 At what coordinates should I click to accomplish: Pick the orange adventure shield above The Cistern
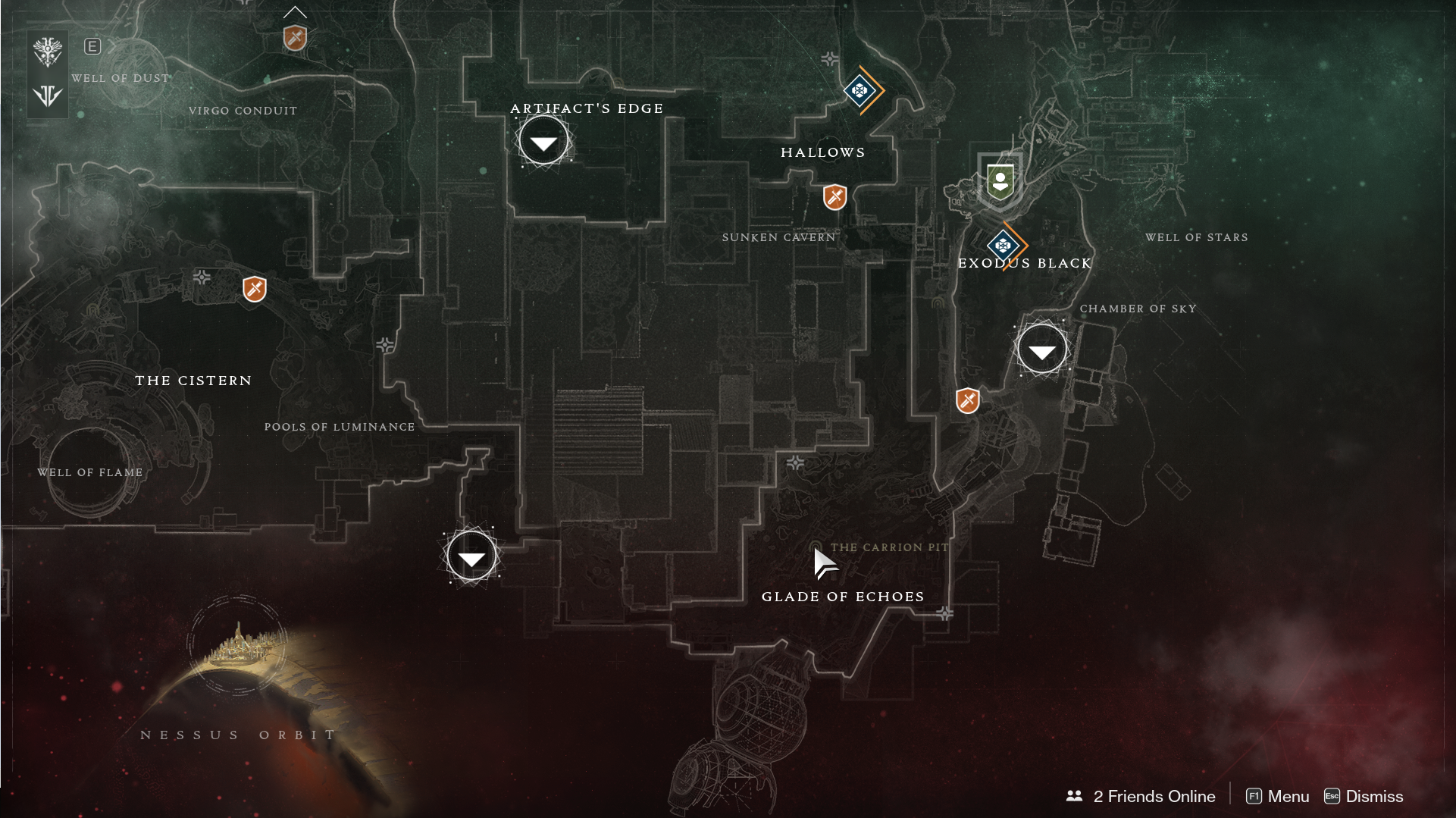[255, 289]
